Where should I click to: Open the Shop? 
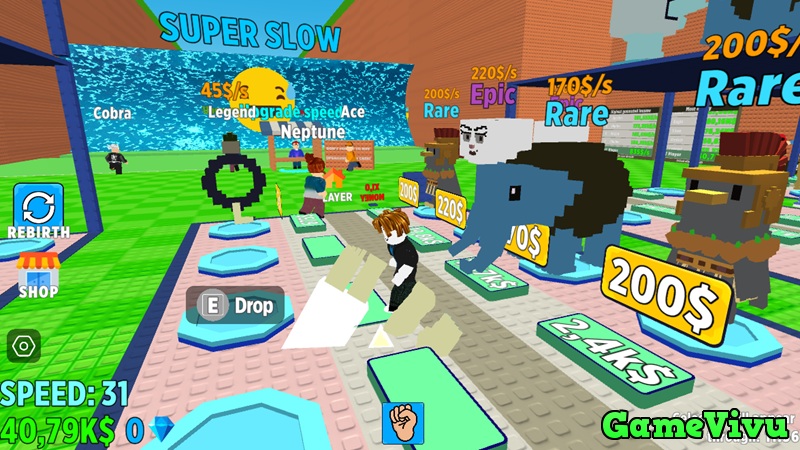tap(37, 273)
